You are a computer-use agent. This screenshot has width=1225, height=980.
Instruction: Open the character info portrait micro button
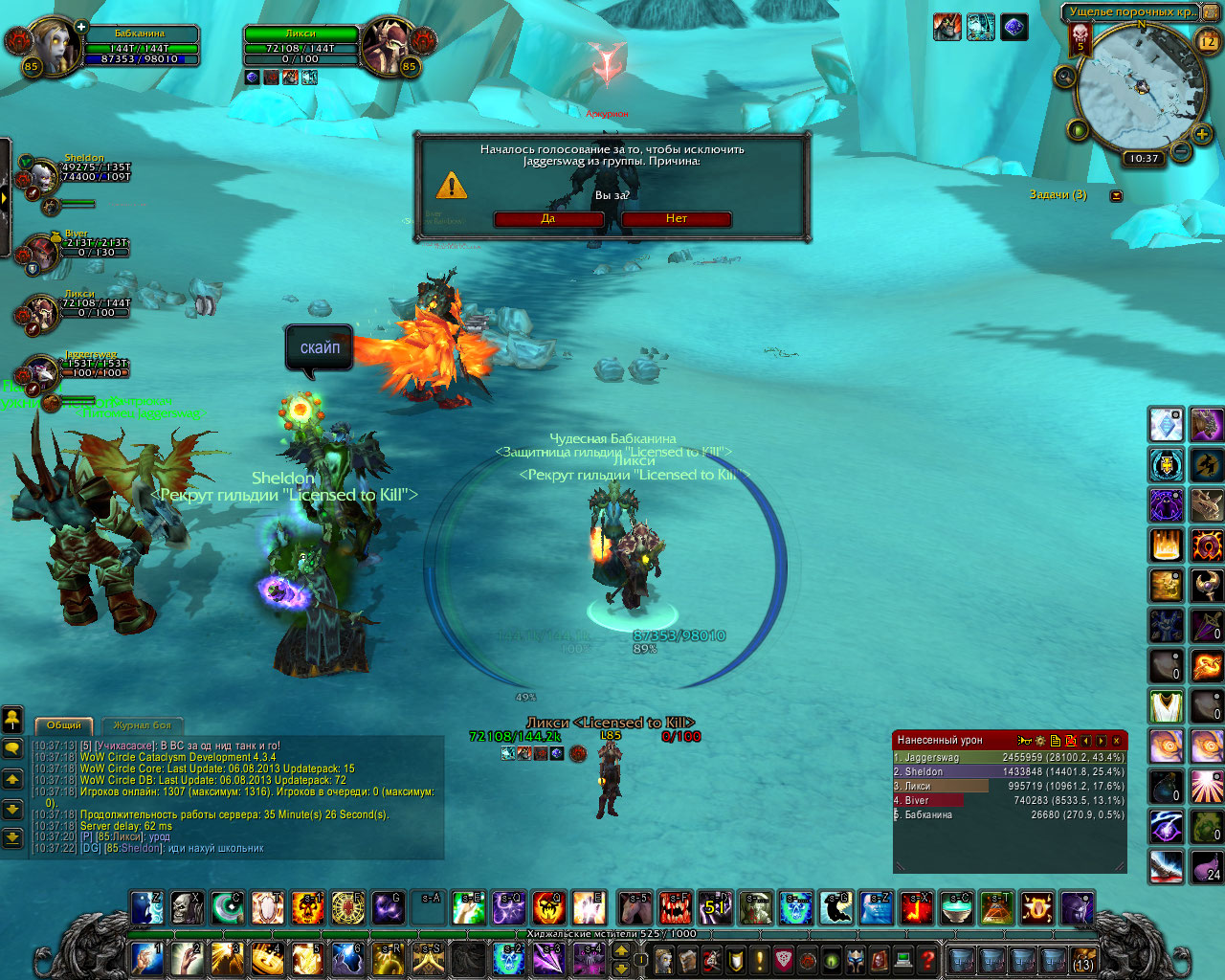coord(664,959)
